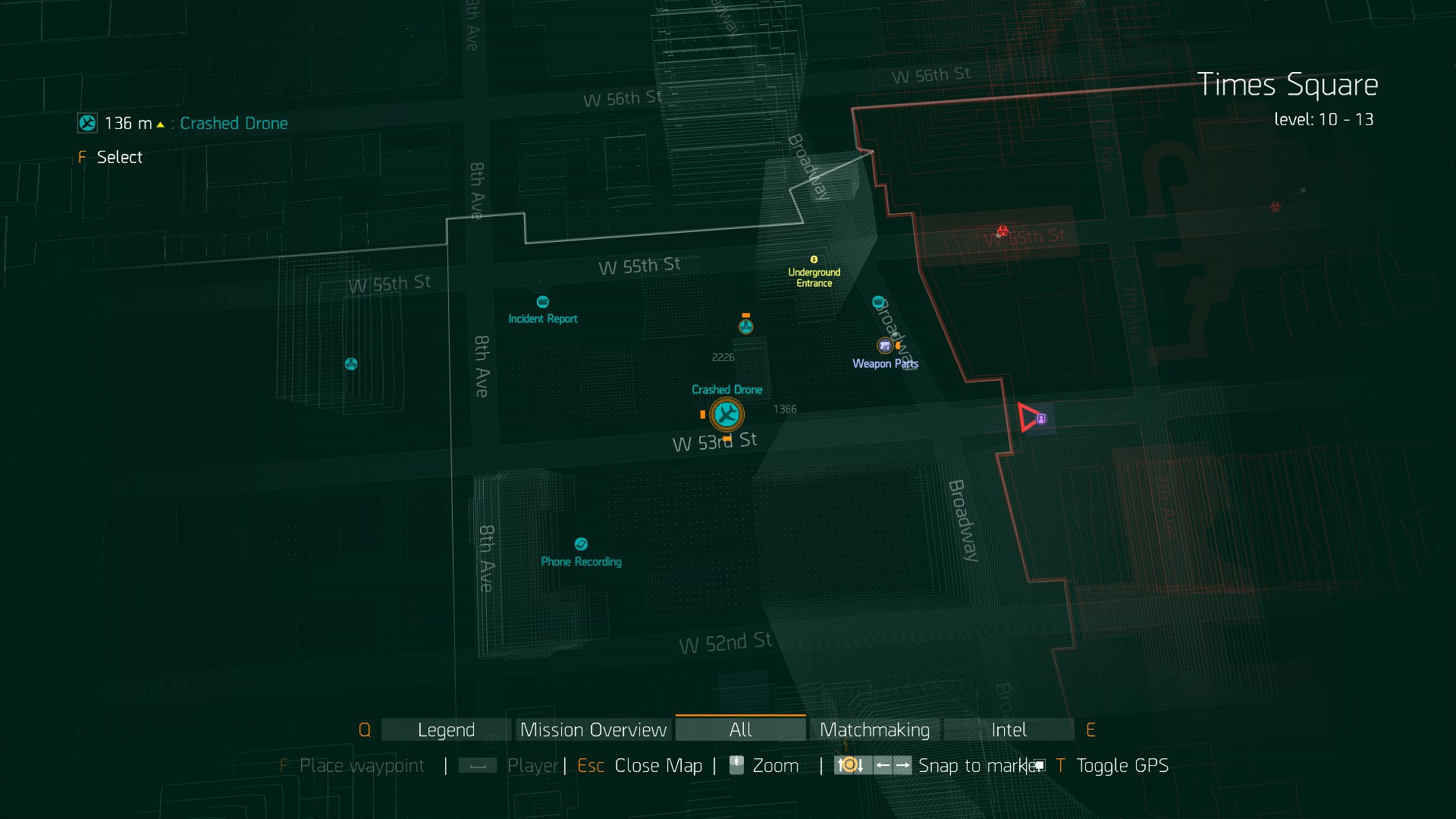Select the Weapon Parts marker
Screen dimensions: 1456x819
[x=885, y=347]
